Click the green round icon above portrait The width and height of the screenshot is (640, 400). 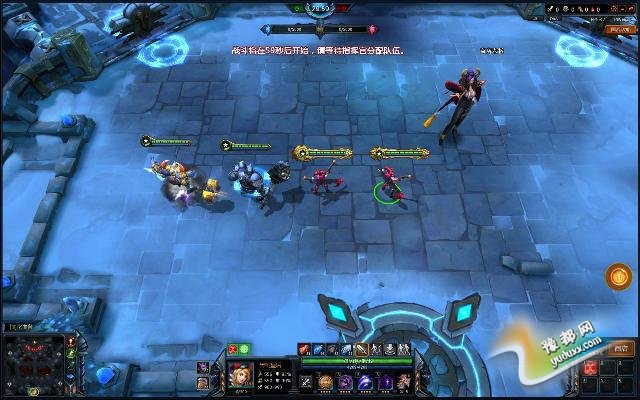(x=244, y=349)
